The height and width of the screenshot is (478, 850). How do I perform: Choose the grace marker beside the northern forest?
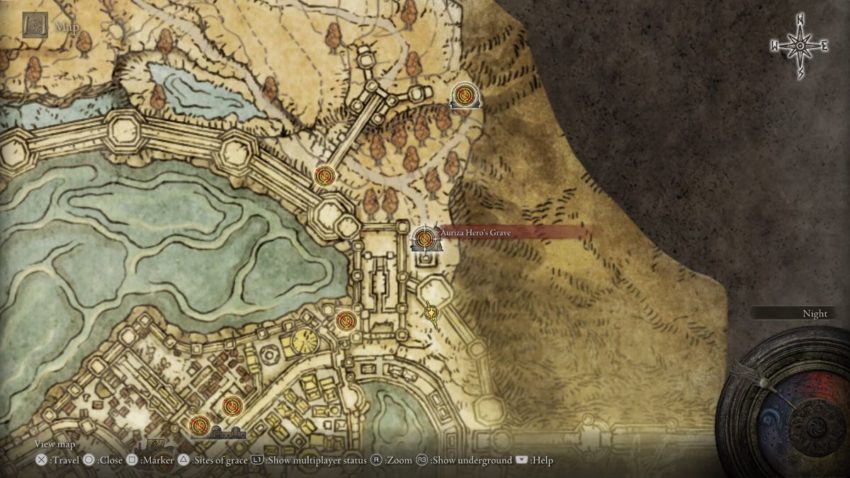click(x=464, y=96)
